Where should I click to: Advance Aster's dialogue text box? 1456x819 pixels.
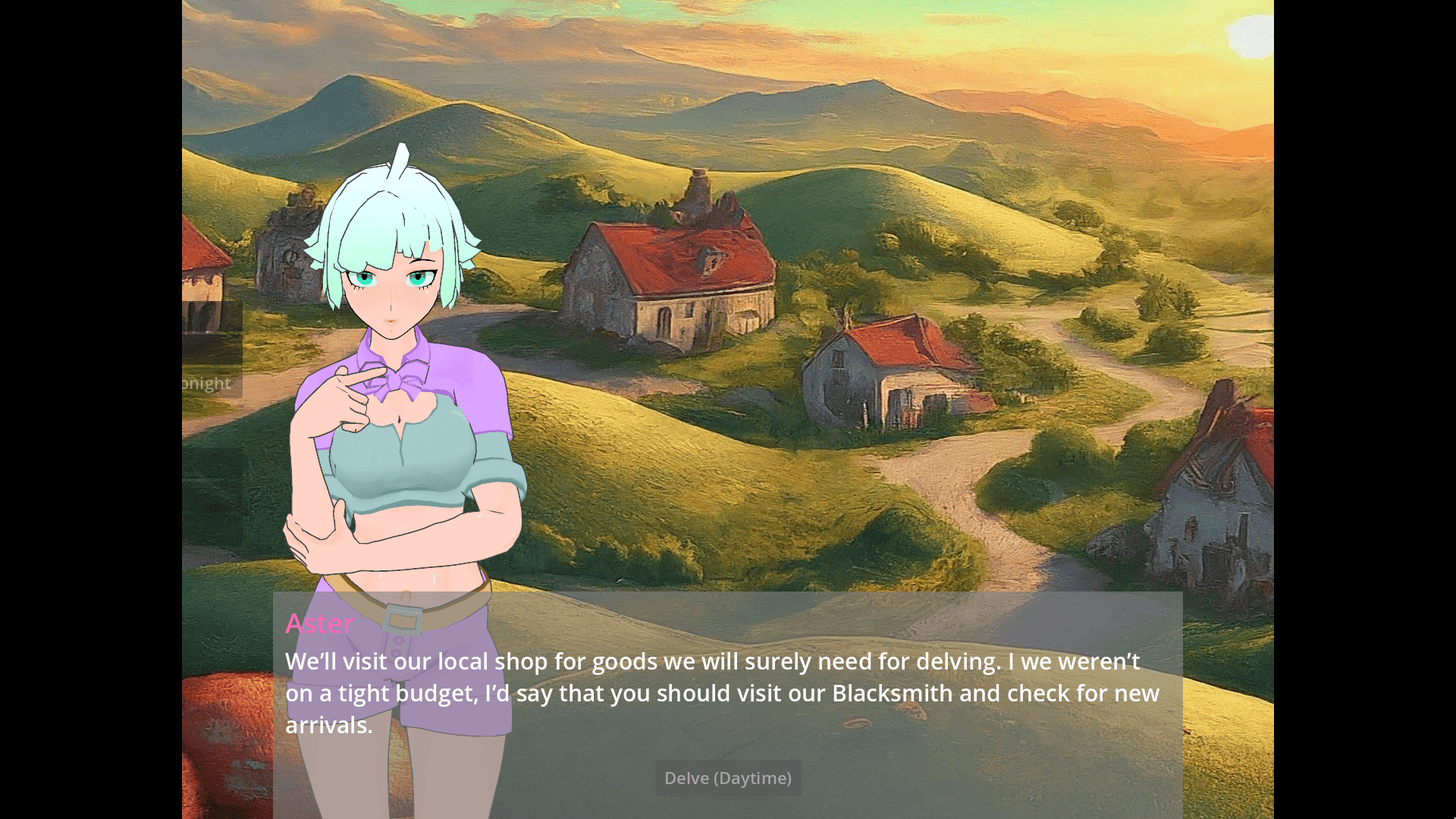pos(758,693)
